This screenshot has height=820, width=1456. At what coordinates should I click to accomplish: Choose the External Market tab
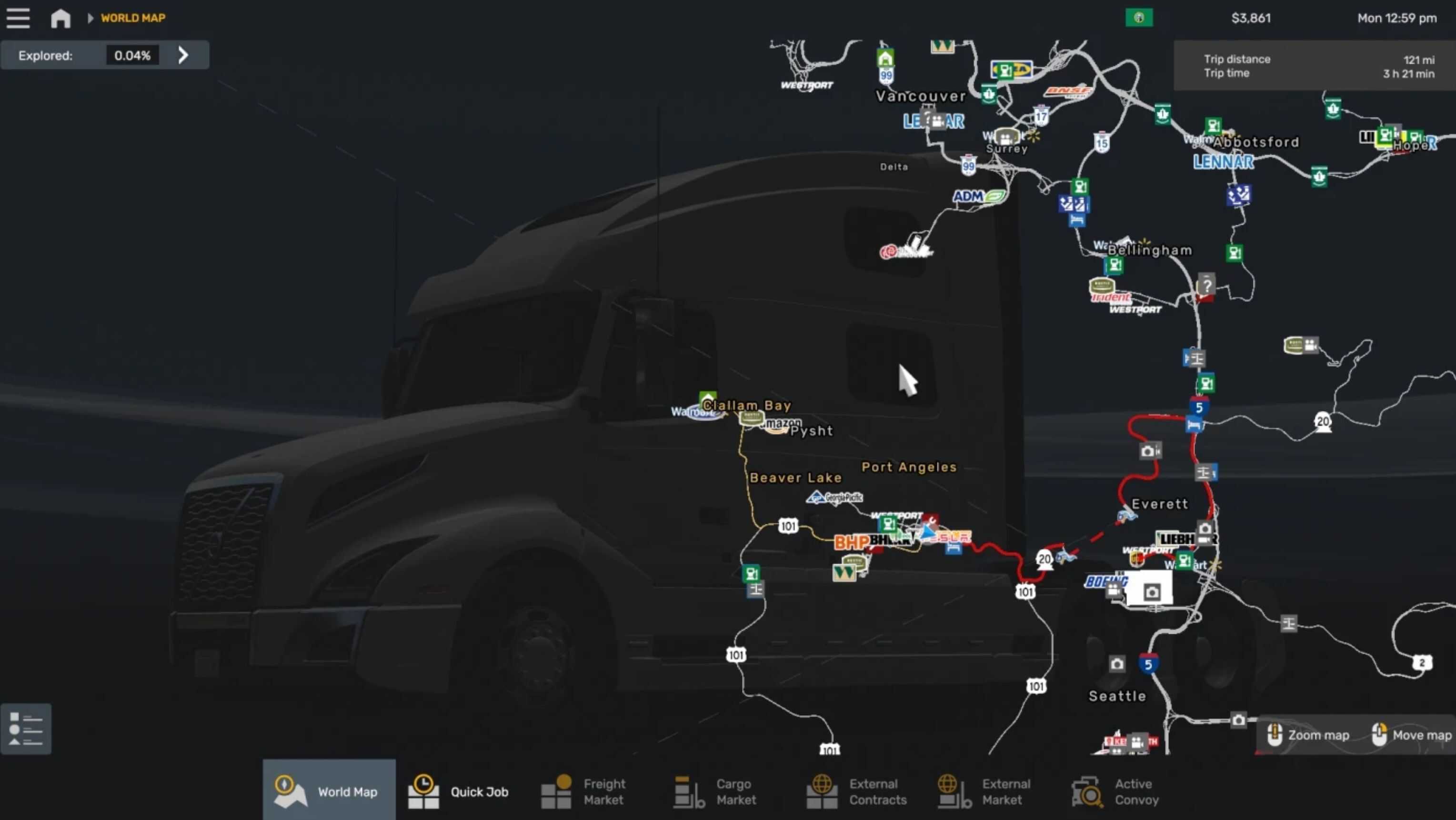984,791
